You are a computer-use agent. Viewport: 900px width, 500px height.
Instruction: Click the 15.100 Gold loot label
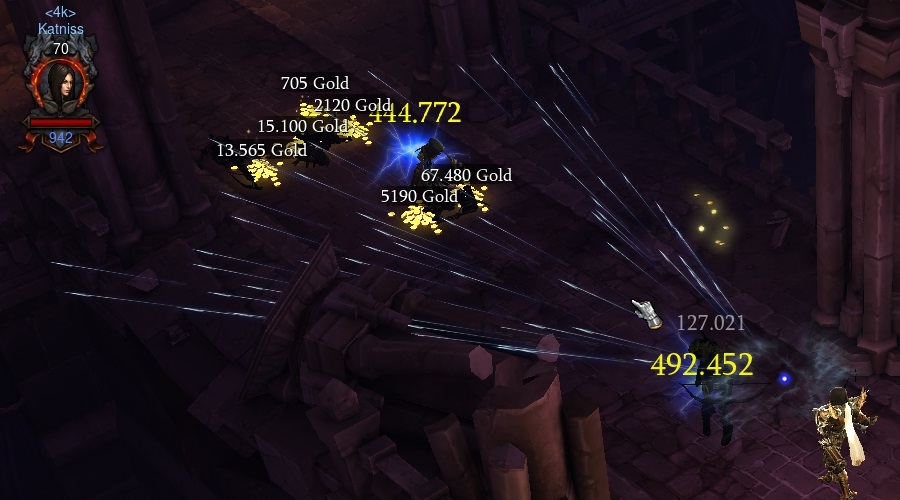tap(302, 127)
